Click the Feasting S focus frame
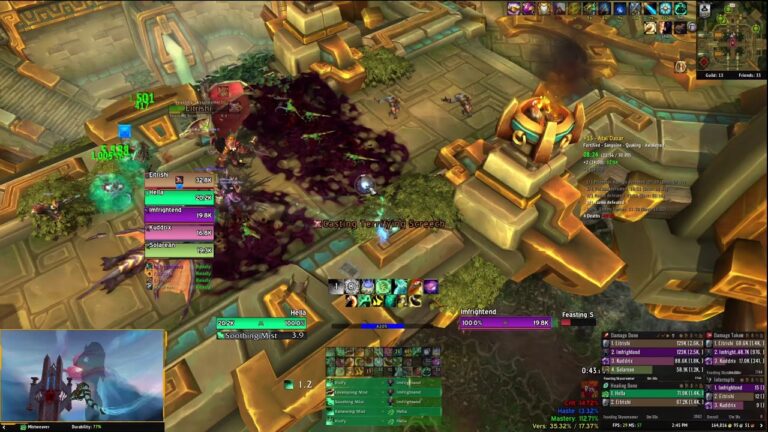This screenshot has height=432, width=768. pos(578,316)
